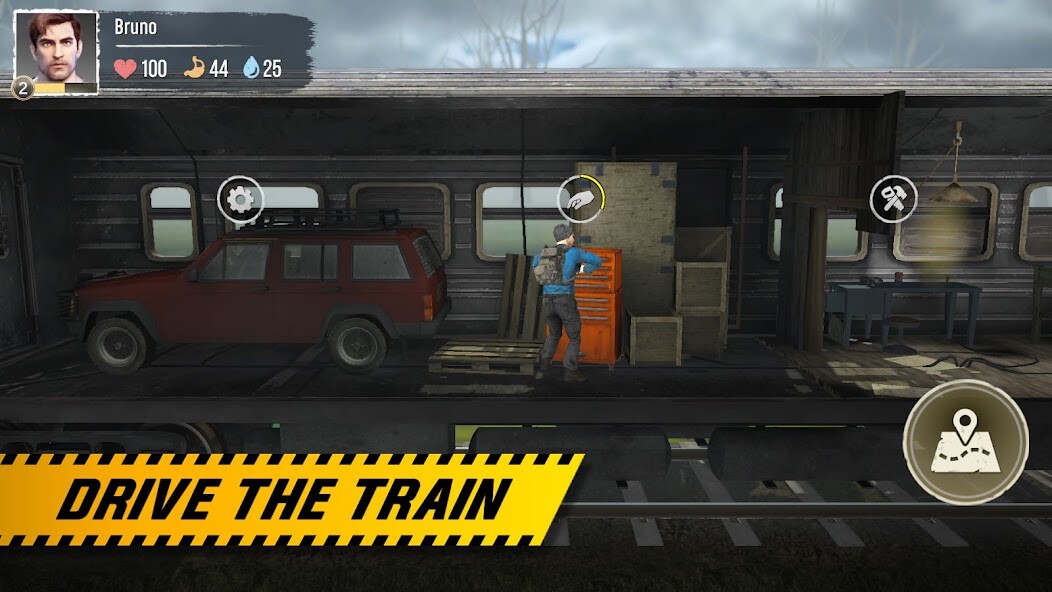This screenshot has height=592, width=1052.
Task: Open Bruno's character portrait
Action: pyautogui.click(x=56, y=52)
